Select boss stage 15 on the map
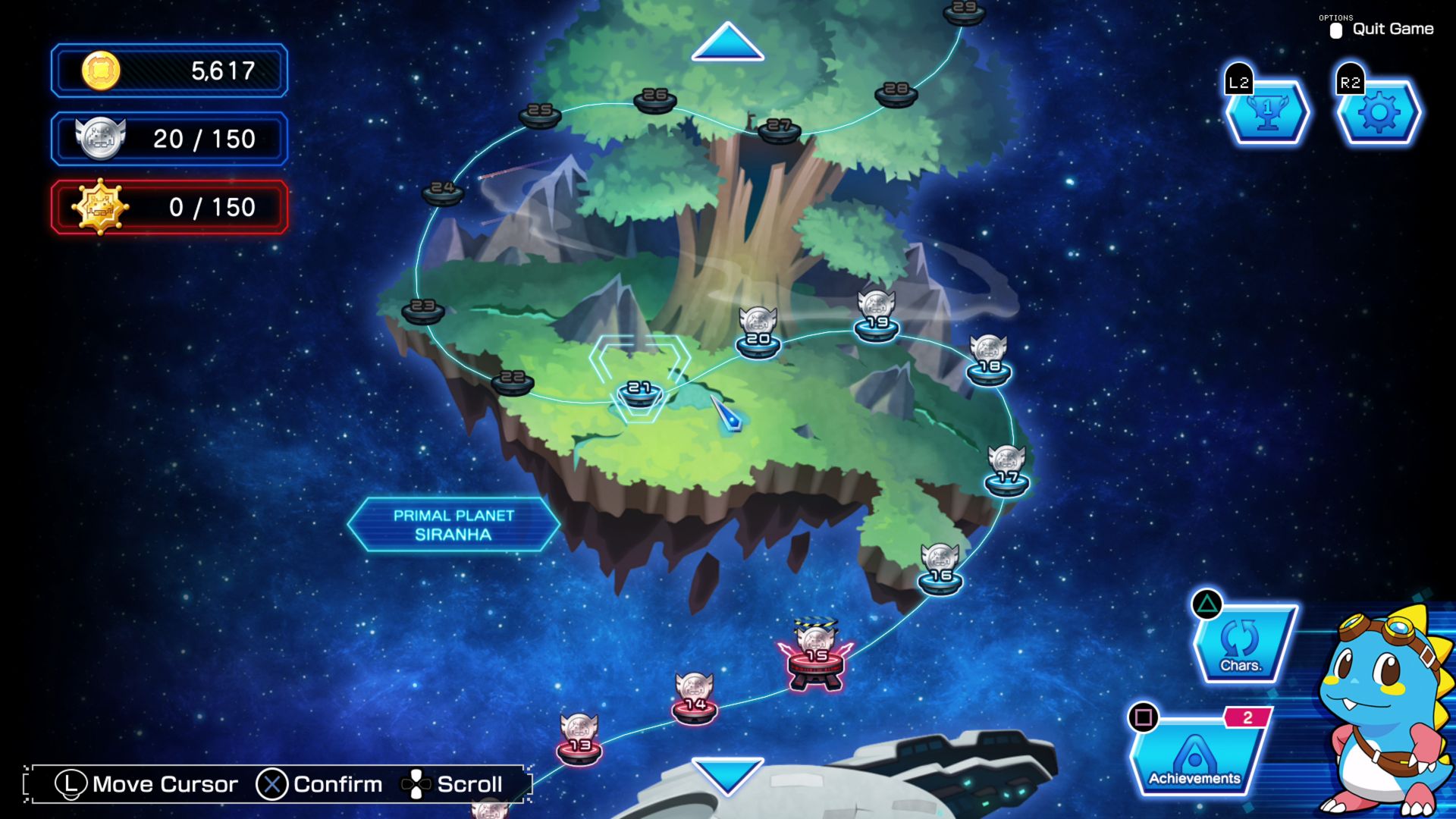The width and height of the screenshot is (1456, 819). 816,660
